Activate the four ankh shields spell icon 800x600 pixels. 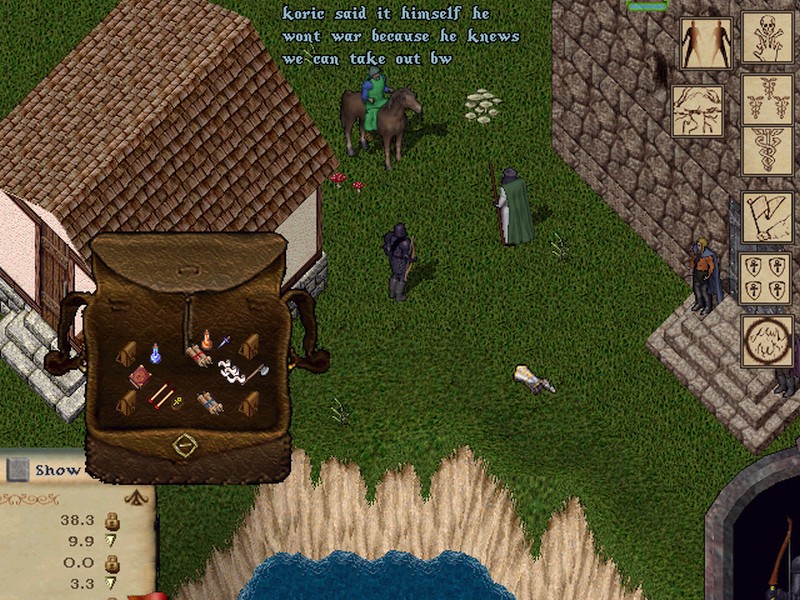(766, 278)
